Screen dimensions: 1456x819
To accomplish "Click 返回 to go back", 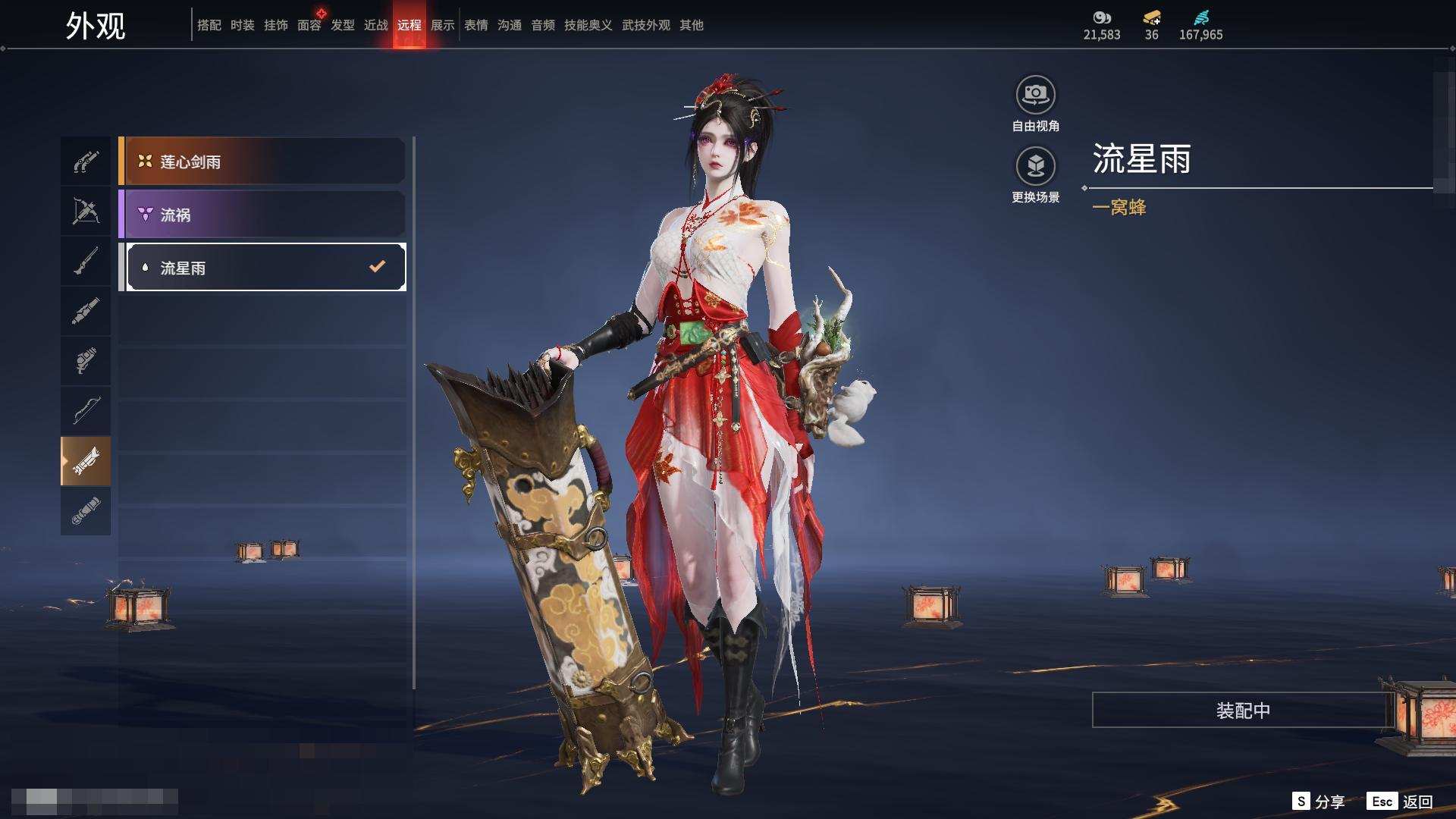I will pos(1401,802).
